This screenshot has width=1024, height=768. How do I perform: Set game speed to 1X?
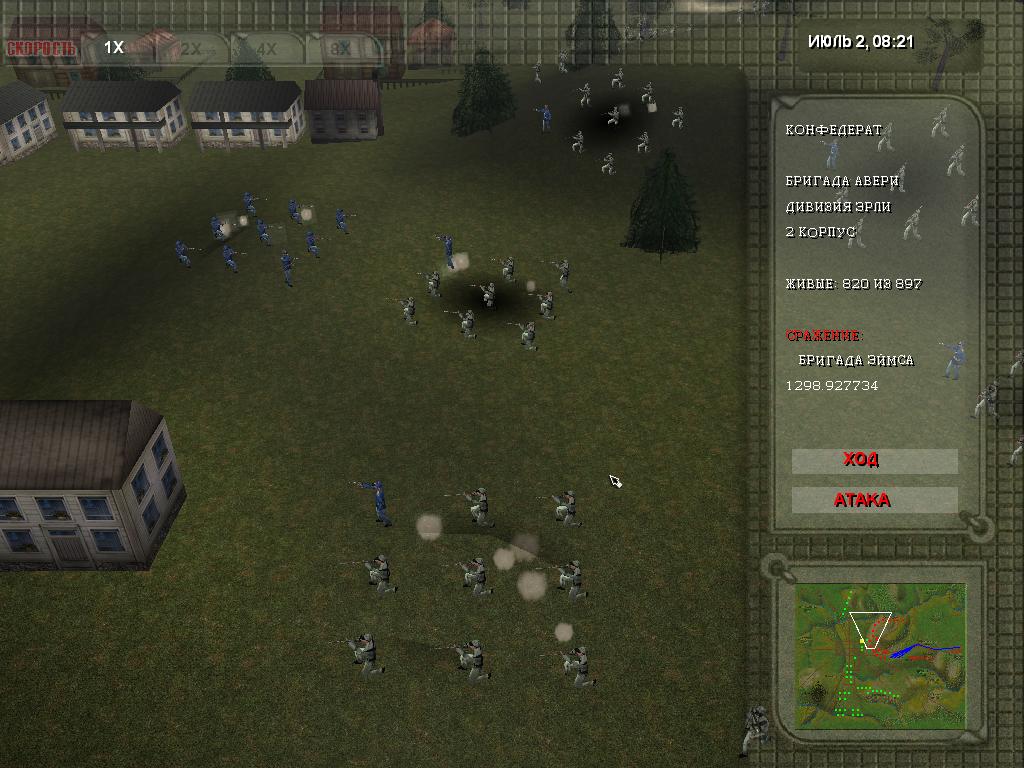pyautogui.click(x=115, y=47)
